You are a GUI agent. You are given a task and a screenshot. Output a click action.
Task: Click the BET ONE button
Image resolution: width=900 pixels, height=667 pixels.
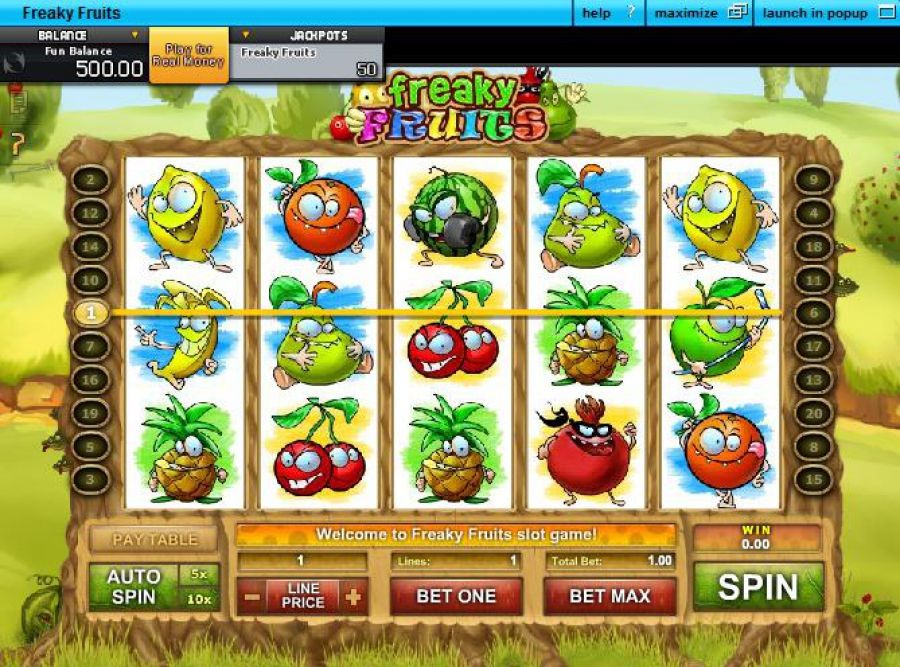456,596
